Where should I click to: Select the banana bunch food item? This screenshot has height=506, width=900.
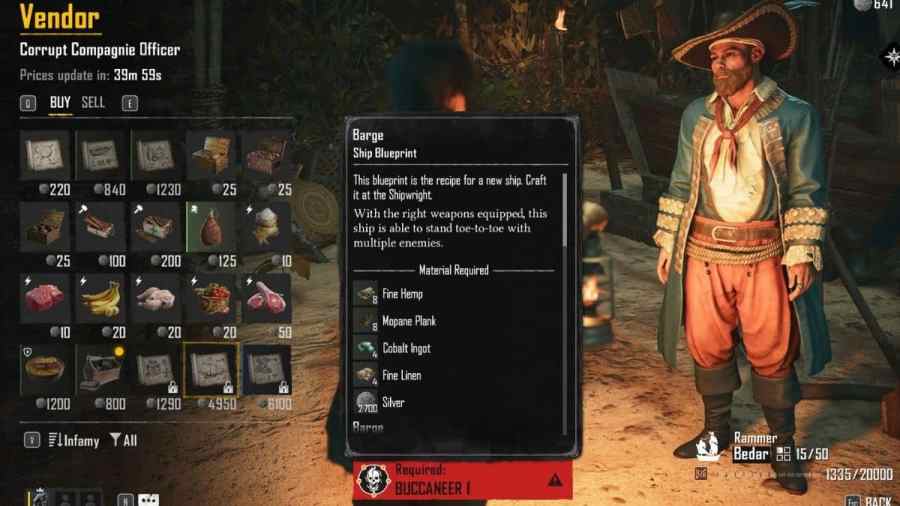100,298
